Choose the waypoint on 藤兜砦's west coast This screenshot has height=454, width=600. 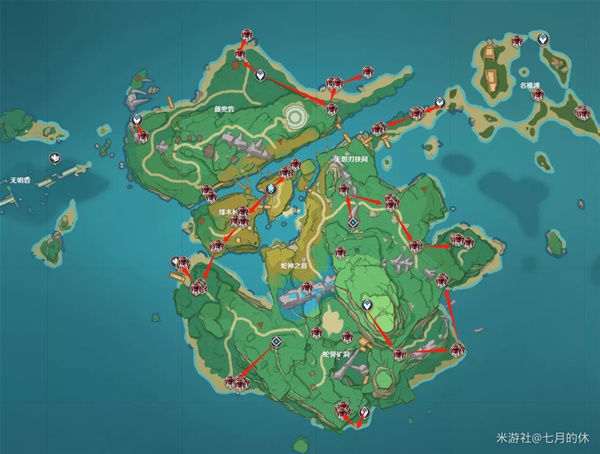(137, 119)
